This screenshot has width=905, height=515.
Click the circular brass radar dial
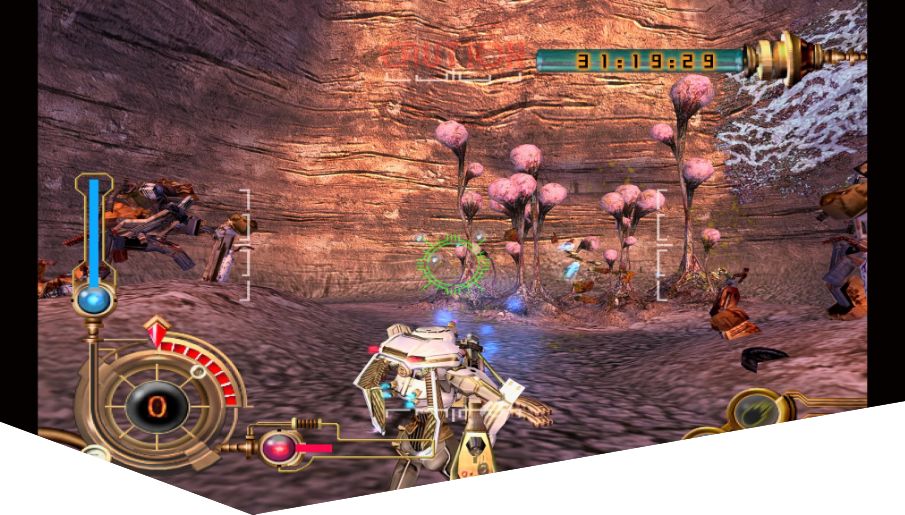coord(155,404)
